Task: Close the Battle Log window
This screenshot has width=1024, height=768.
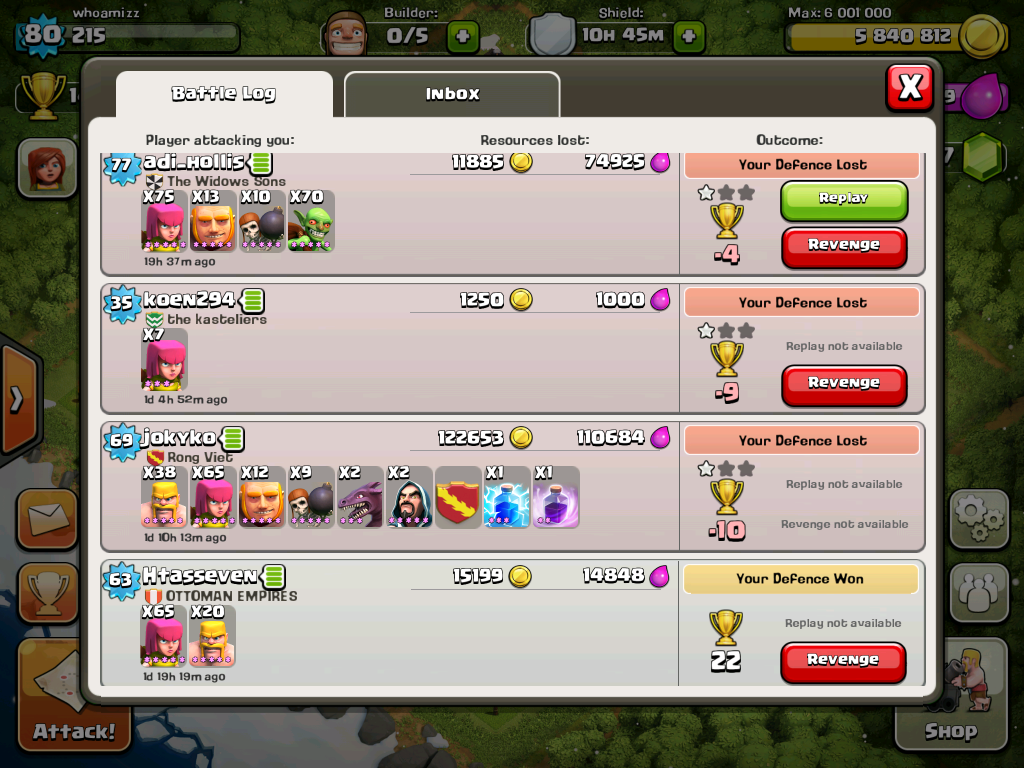Action: click(909, 88)
